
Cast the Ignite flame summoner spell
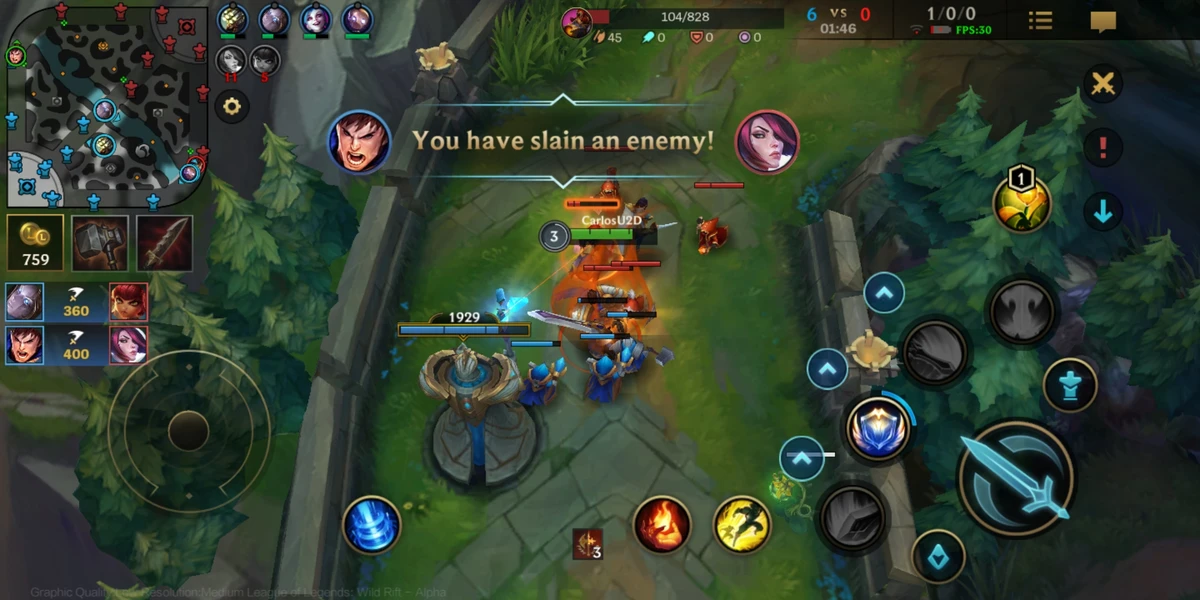[x=662, y=524]
